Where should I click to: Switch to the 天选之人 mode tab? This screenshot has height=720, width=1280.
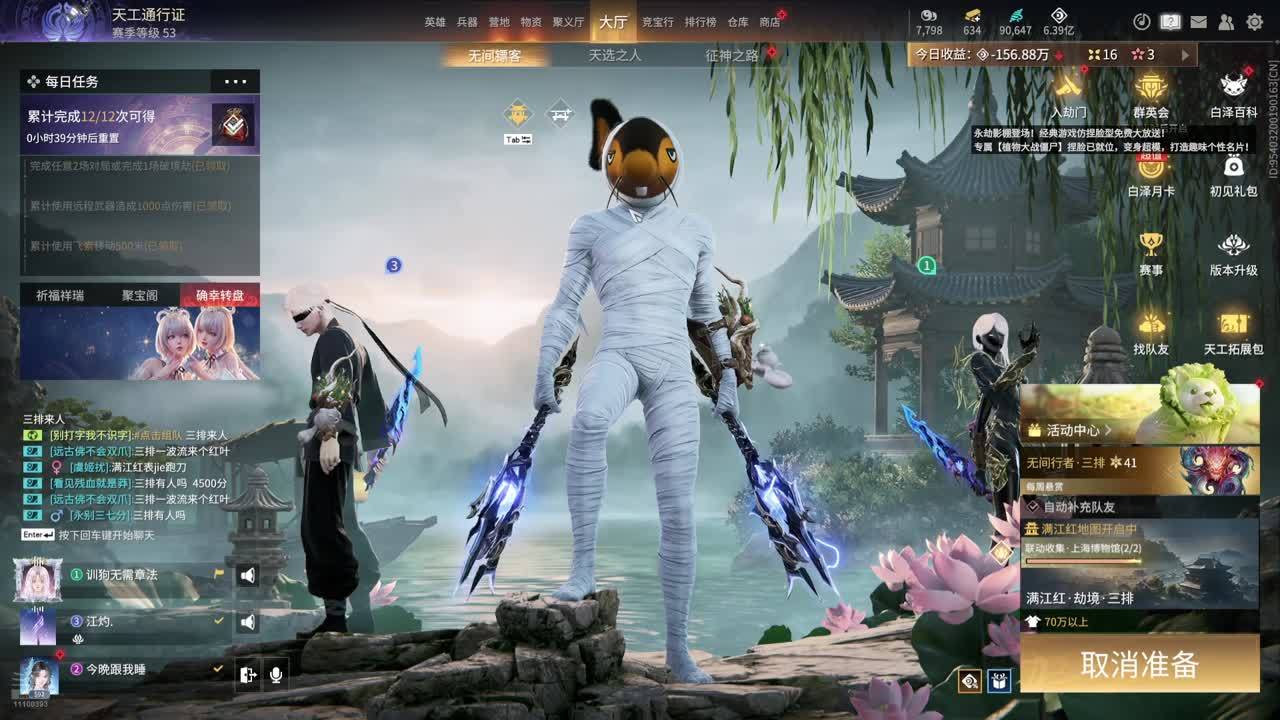point(614,56)
